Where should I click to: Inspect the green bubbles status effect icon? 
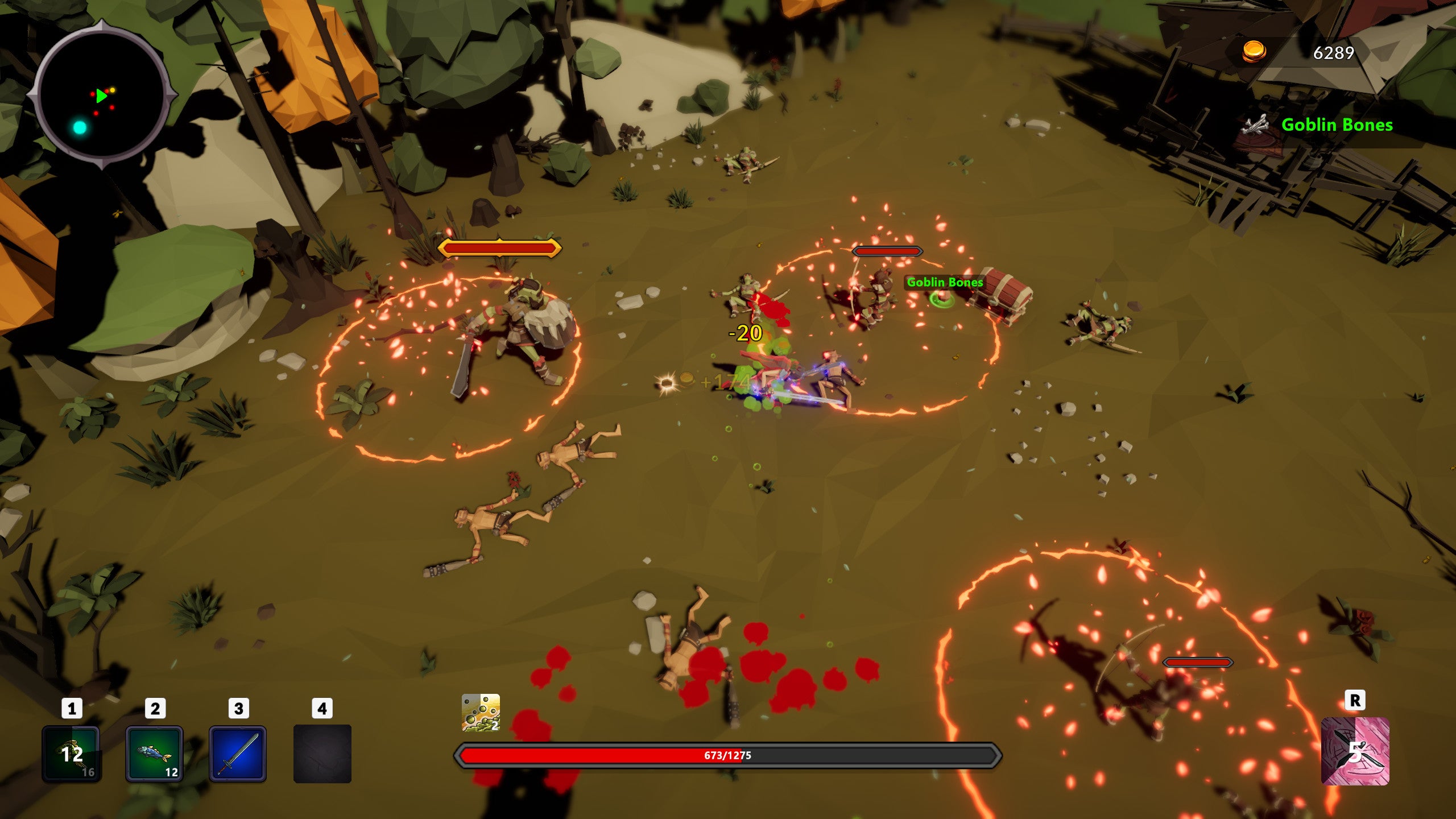tap(481, 712)
